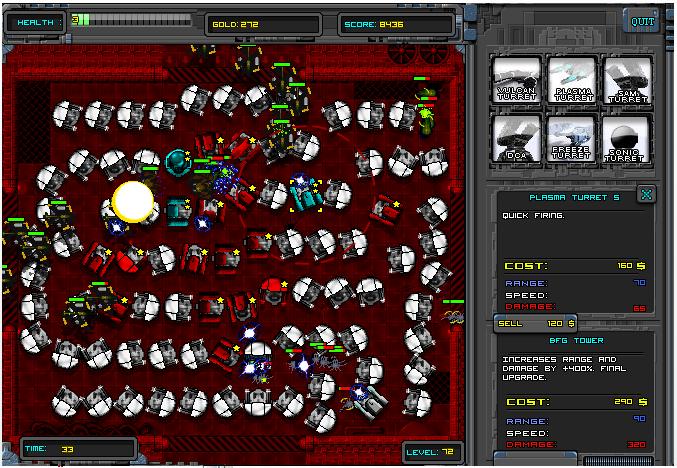
Task: Select the DCA turret icon
Action: 517,138
